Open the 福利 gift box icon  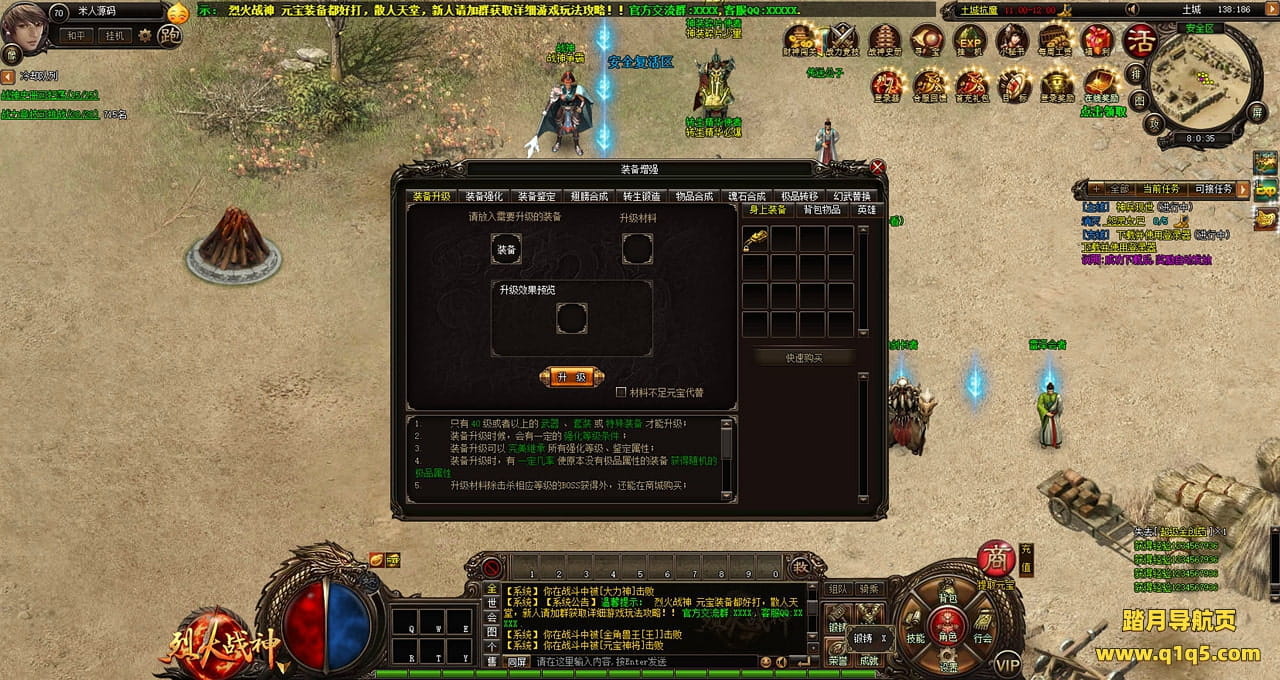1097,42
